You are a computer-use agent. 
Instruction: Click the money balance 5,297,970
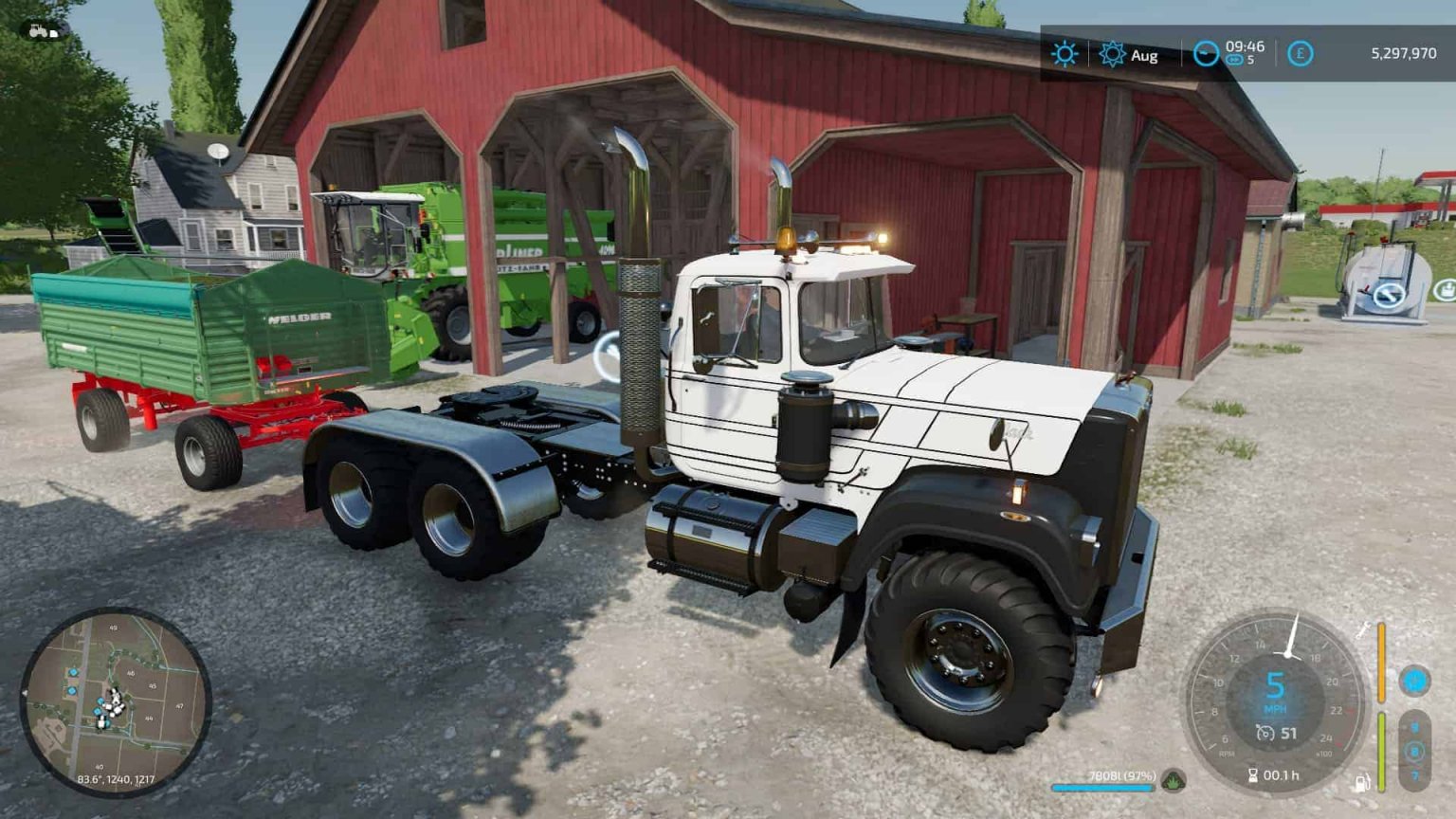pos(1405,54)
